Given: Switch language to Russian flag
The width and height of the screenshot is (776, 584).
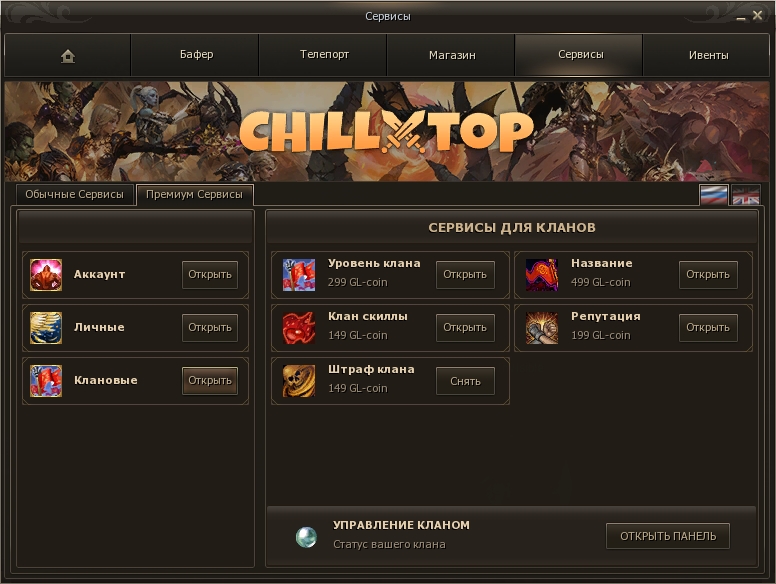Looking at the screenshot, I should (x=713, y=195).
